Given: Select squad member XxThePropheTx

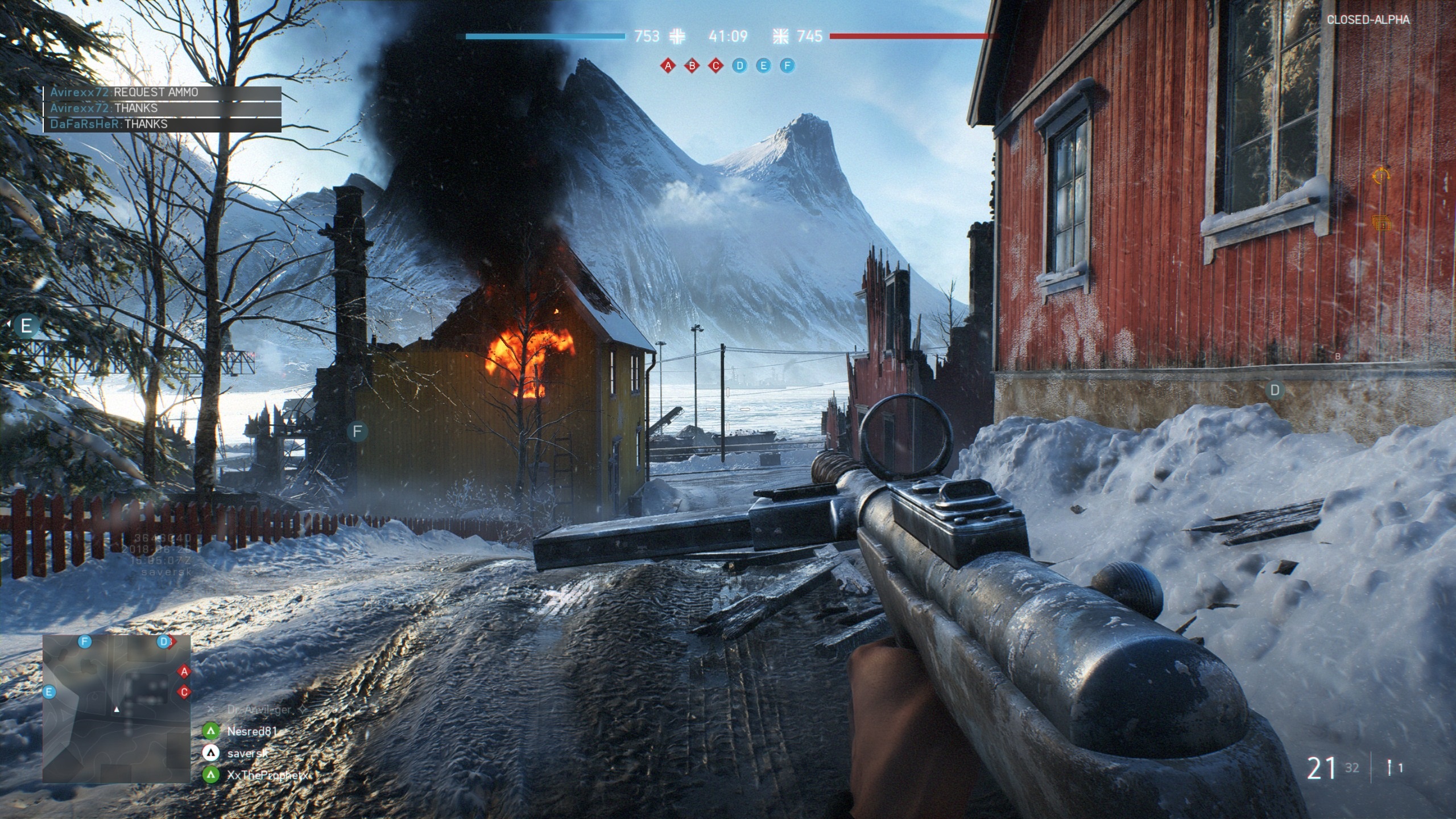Looking at the screenshot, I should [266, 775].
